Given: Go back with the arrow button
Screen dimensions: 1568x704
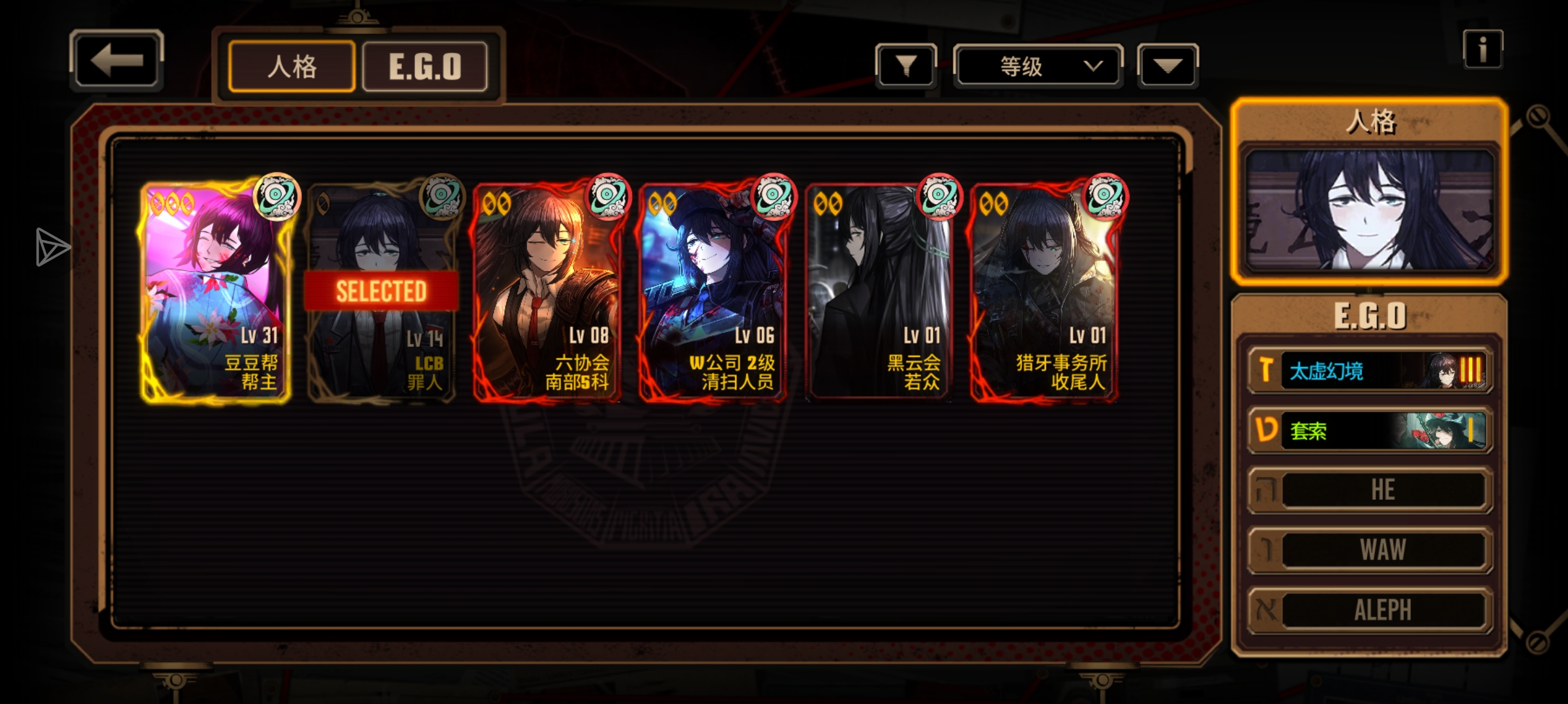Looking at the screenshot, I should (116, 61).
